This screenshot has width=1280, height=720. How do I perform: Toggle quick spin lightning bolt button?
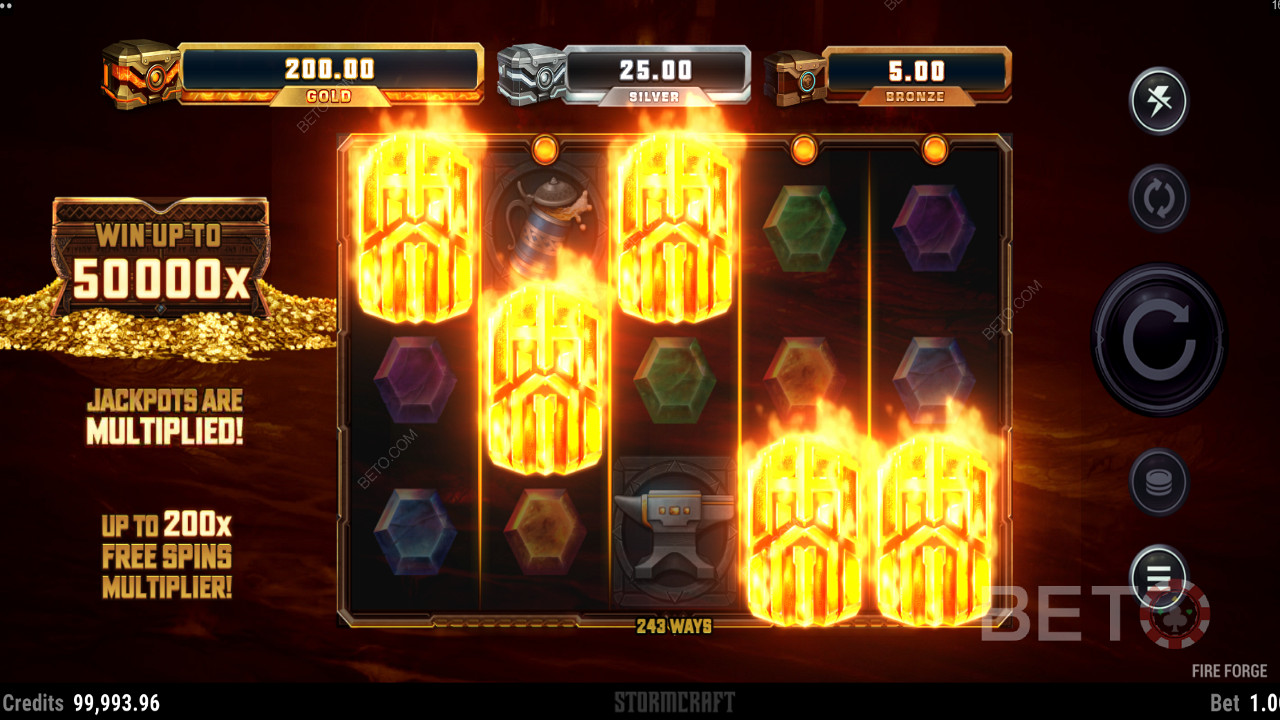1158,101
